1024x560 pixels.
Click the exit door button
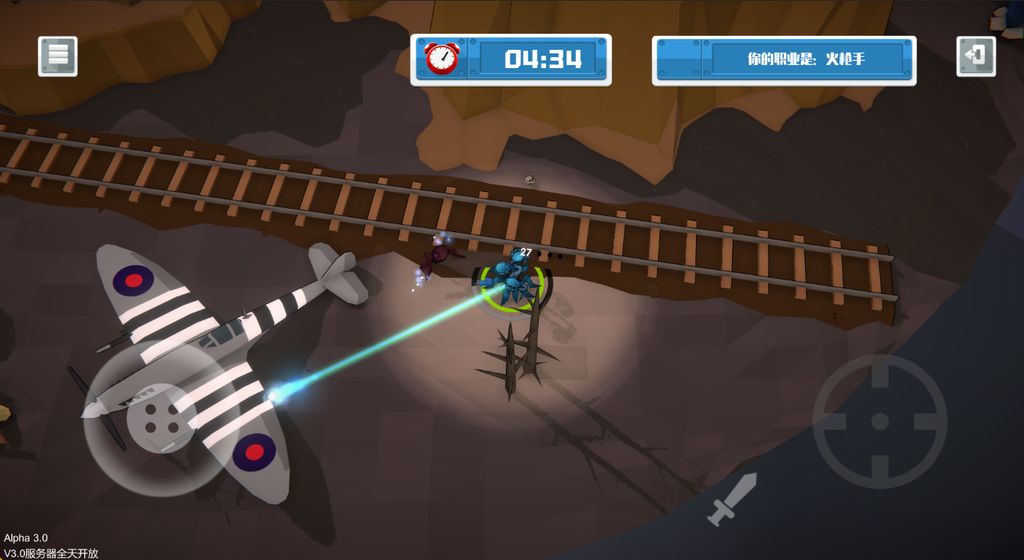(x=976, y=56)
